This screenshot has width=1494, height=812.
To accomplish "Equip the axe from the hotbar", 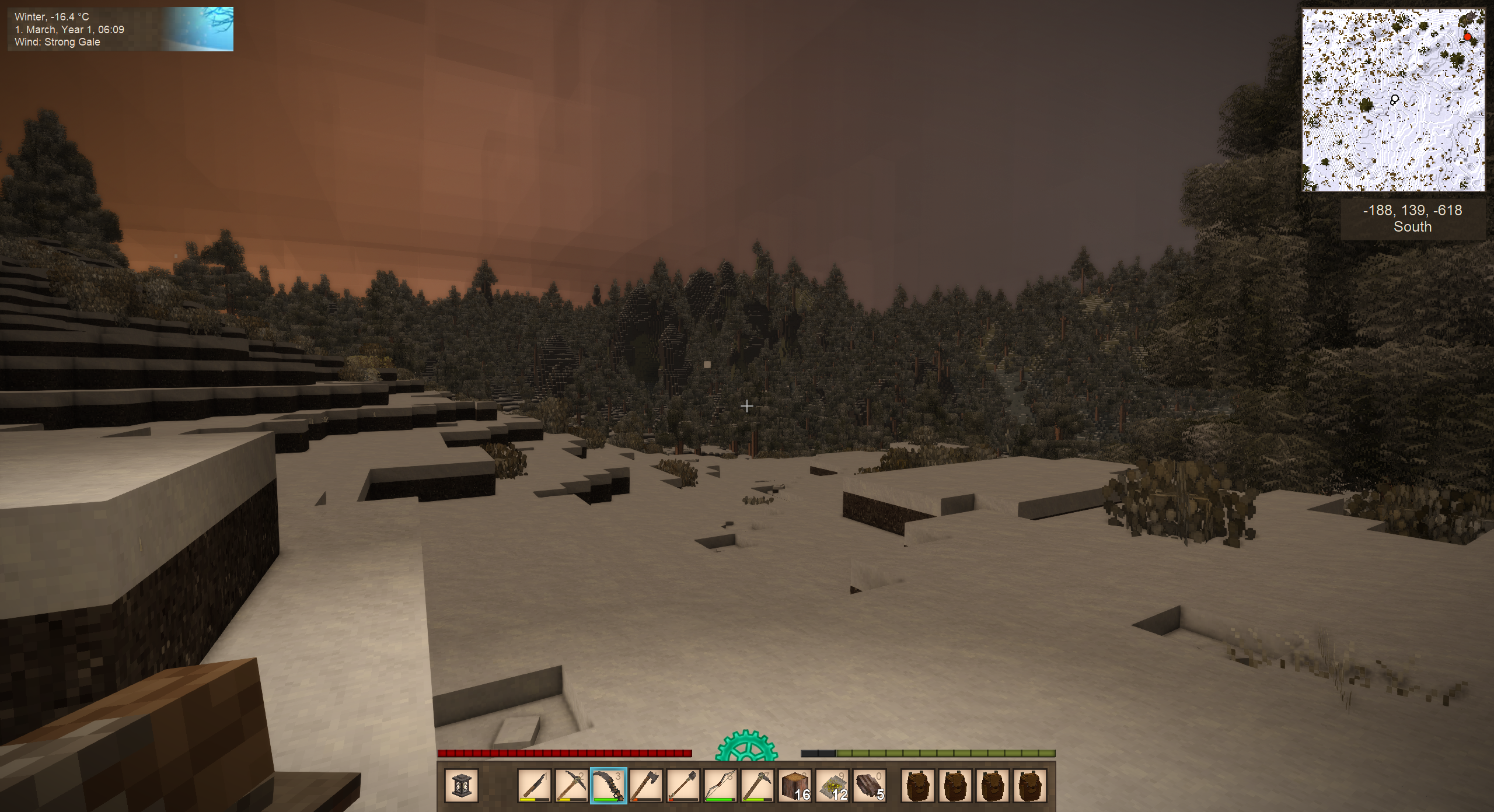I will pos(646,785).
